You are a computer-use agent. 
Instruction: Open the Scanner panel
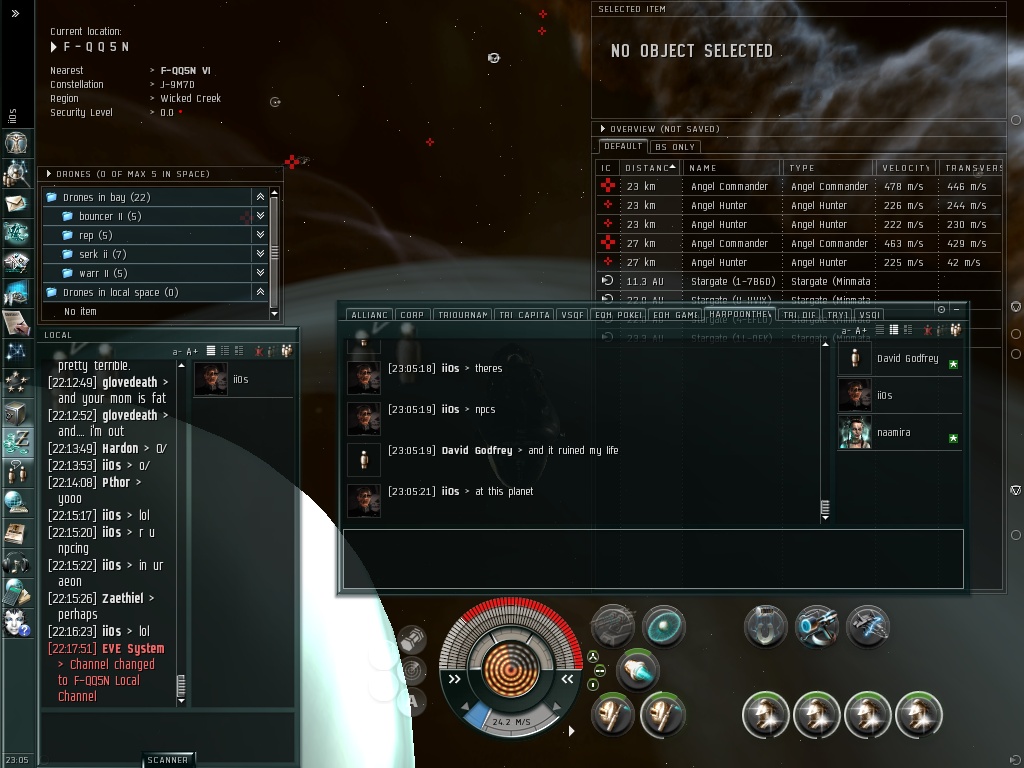(x=167, y=760)
